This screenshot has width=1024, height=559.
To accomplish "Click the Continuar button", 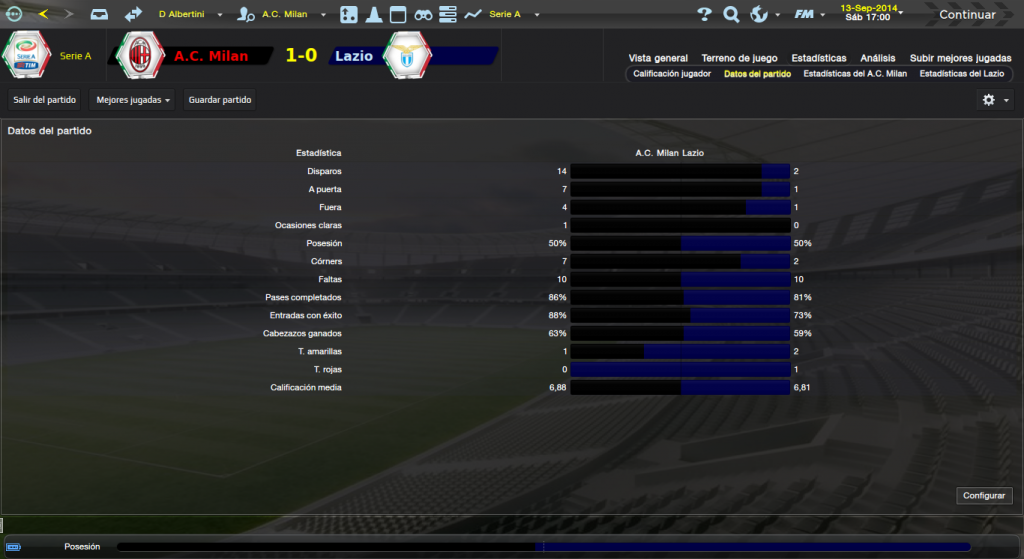I will [966, 15].
